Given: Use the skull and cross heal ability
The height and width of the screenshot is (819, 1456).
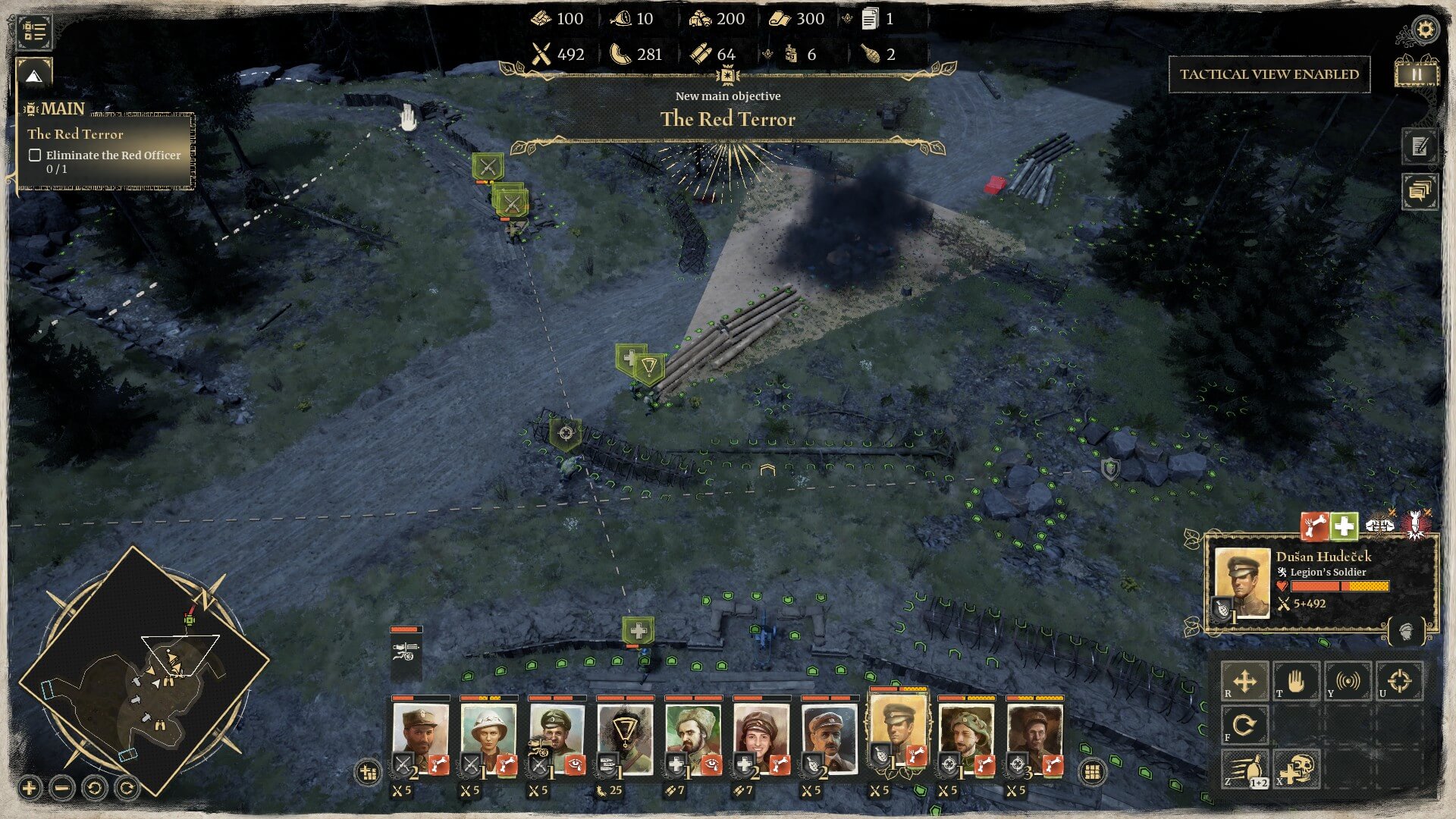Looking at the screenshot, I should [1297, 769].
